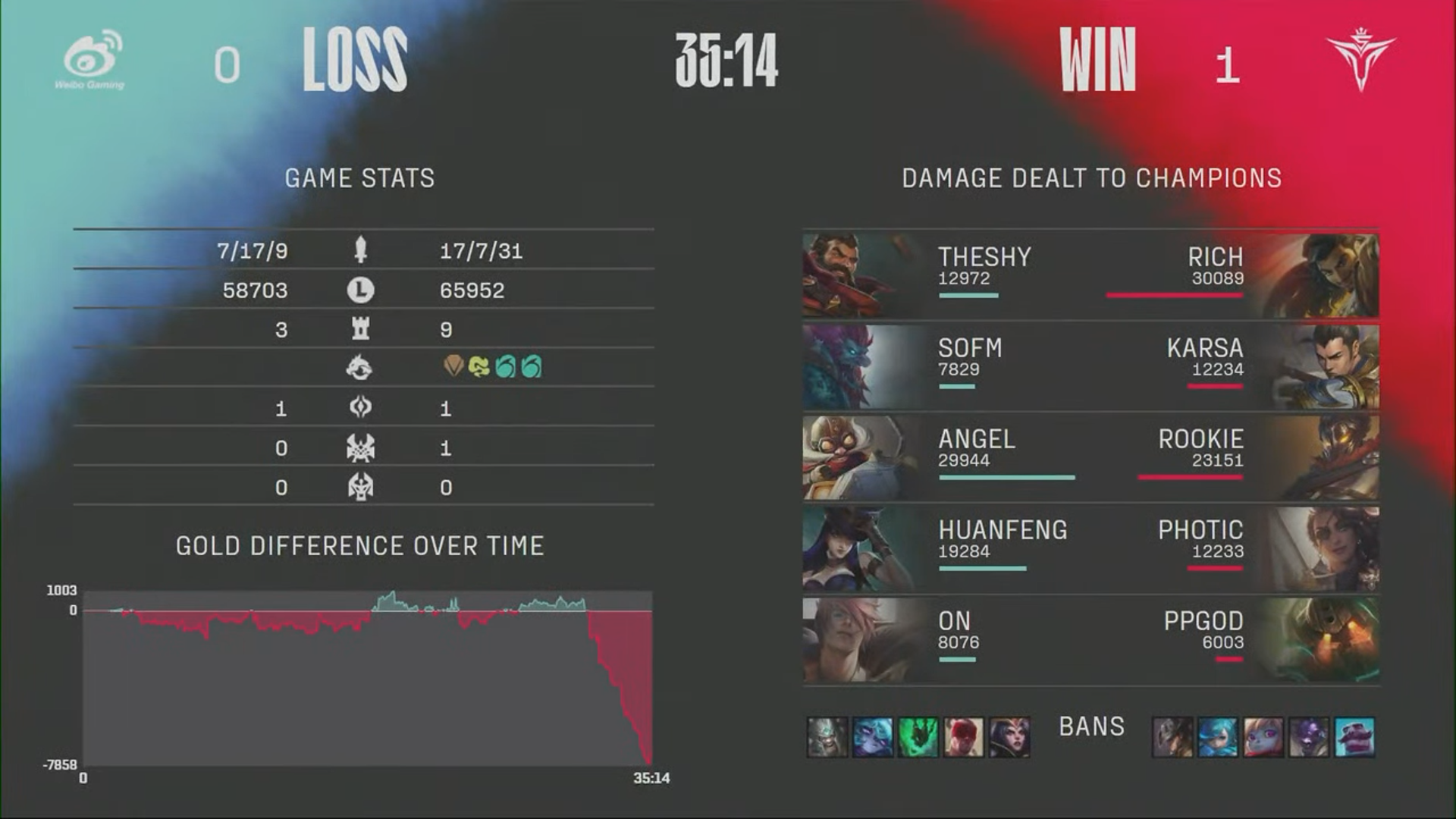
Task: Open THESHY's player details
Action: coord(984,258)
